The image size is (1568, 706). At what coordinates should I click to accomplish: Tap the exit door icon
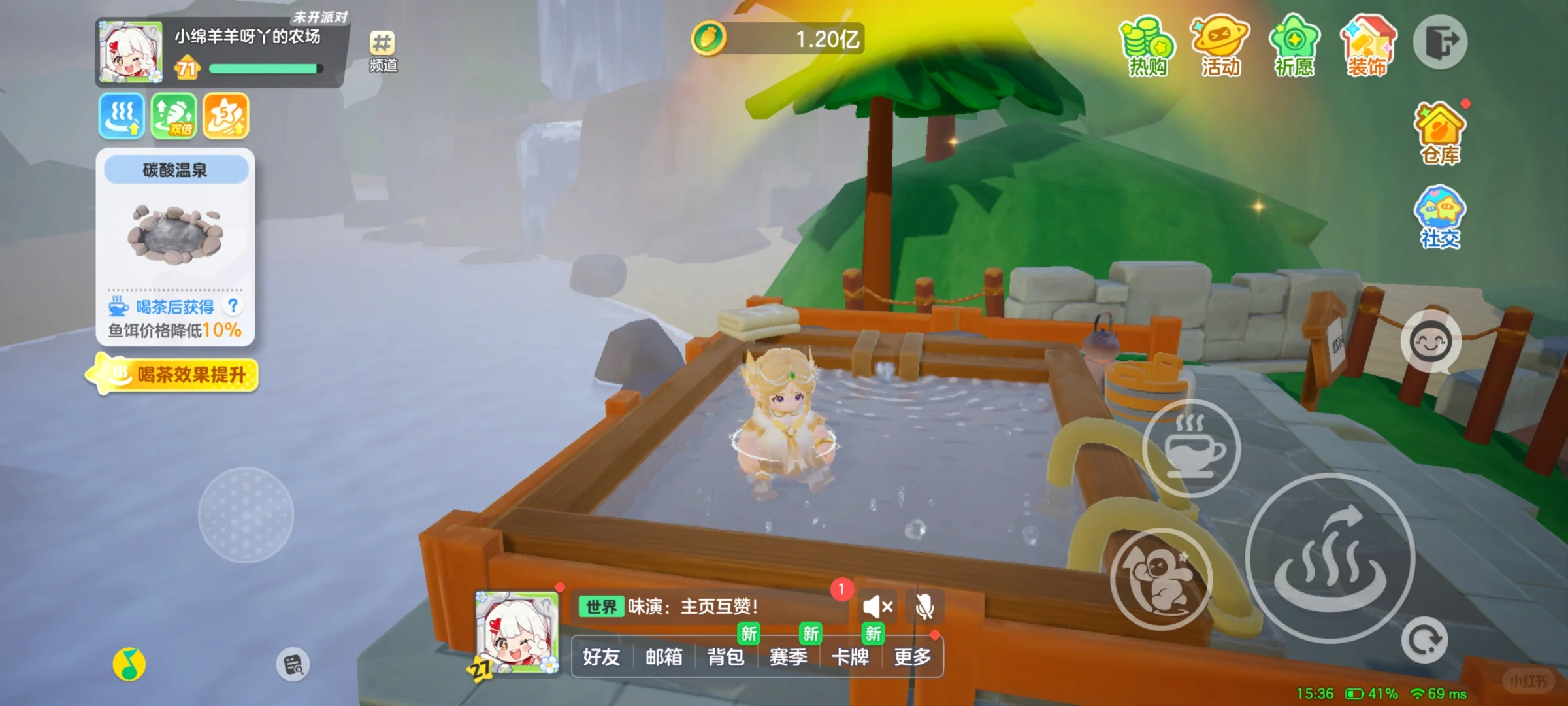click(x=1440, y=42)
